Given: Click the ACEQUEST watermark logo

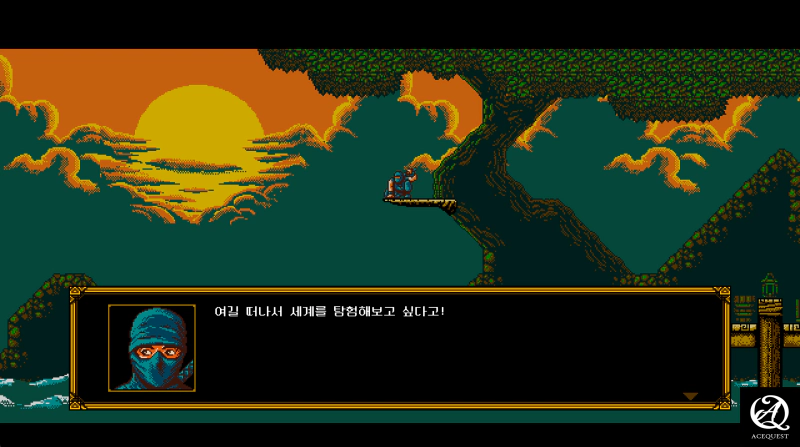Looking at the screenshot, I should coord(769,412).
